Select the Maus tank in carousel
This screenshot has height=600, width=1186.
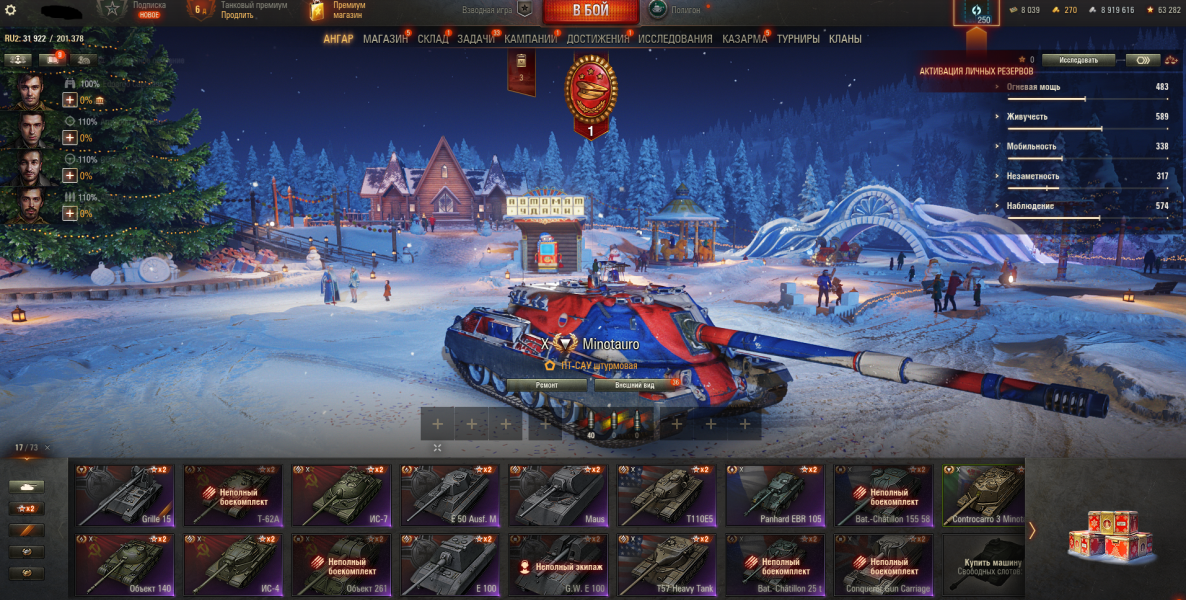558,494
